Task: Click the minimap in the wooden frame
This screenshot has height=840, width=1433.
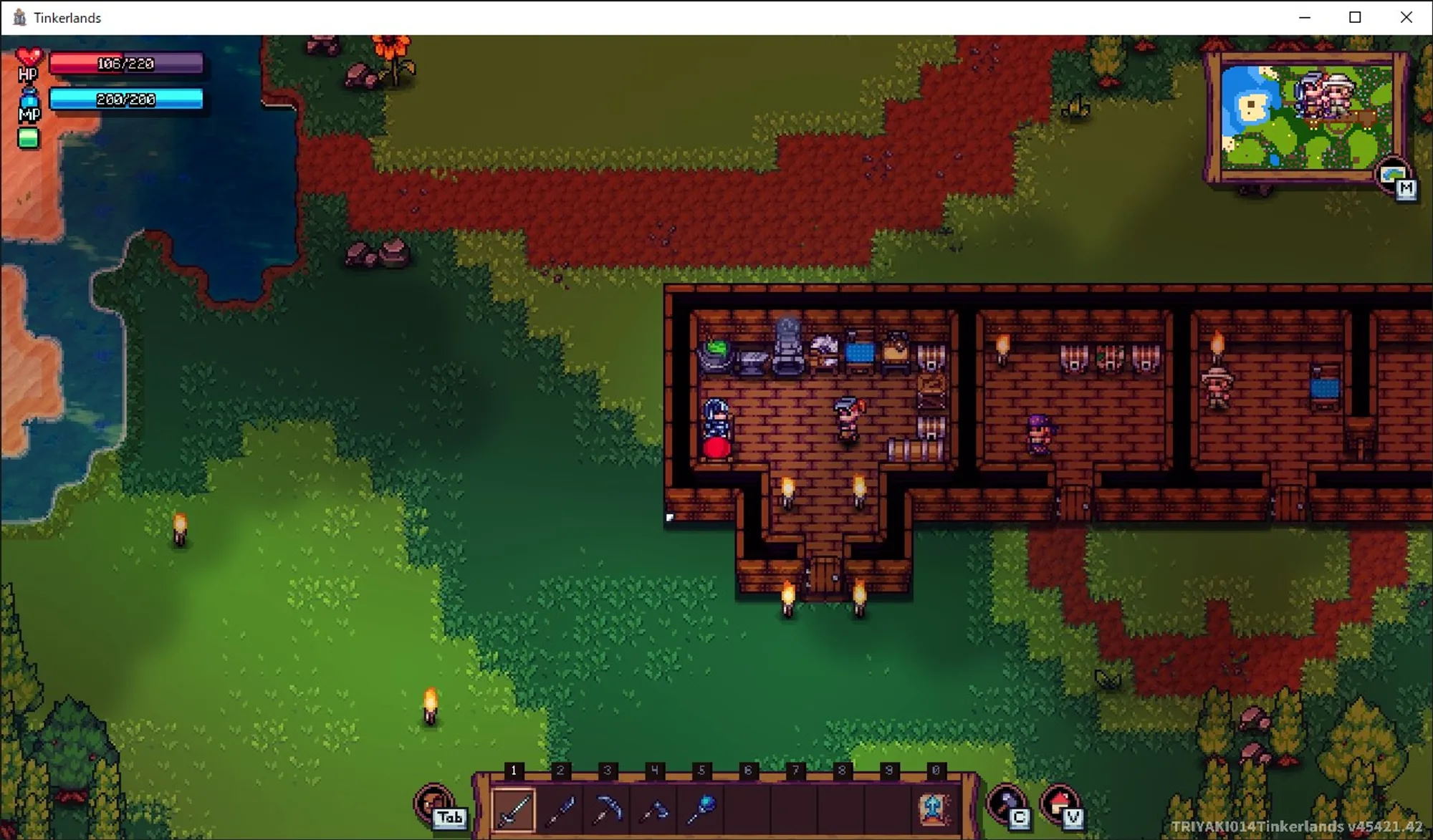Action: [x=1306, y=117]
